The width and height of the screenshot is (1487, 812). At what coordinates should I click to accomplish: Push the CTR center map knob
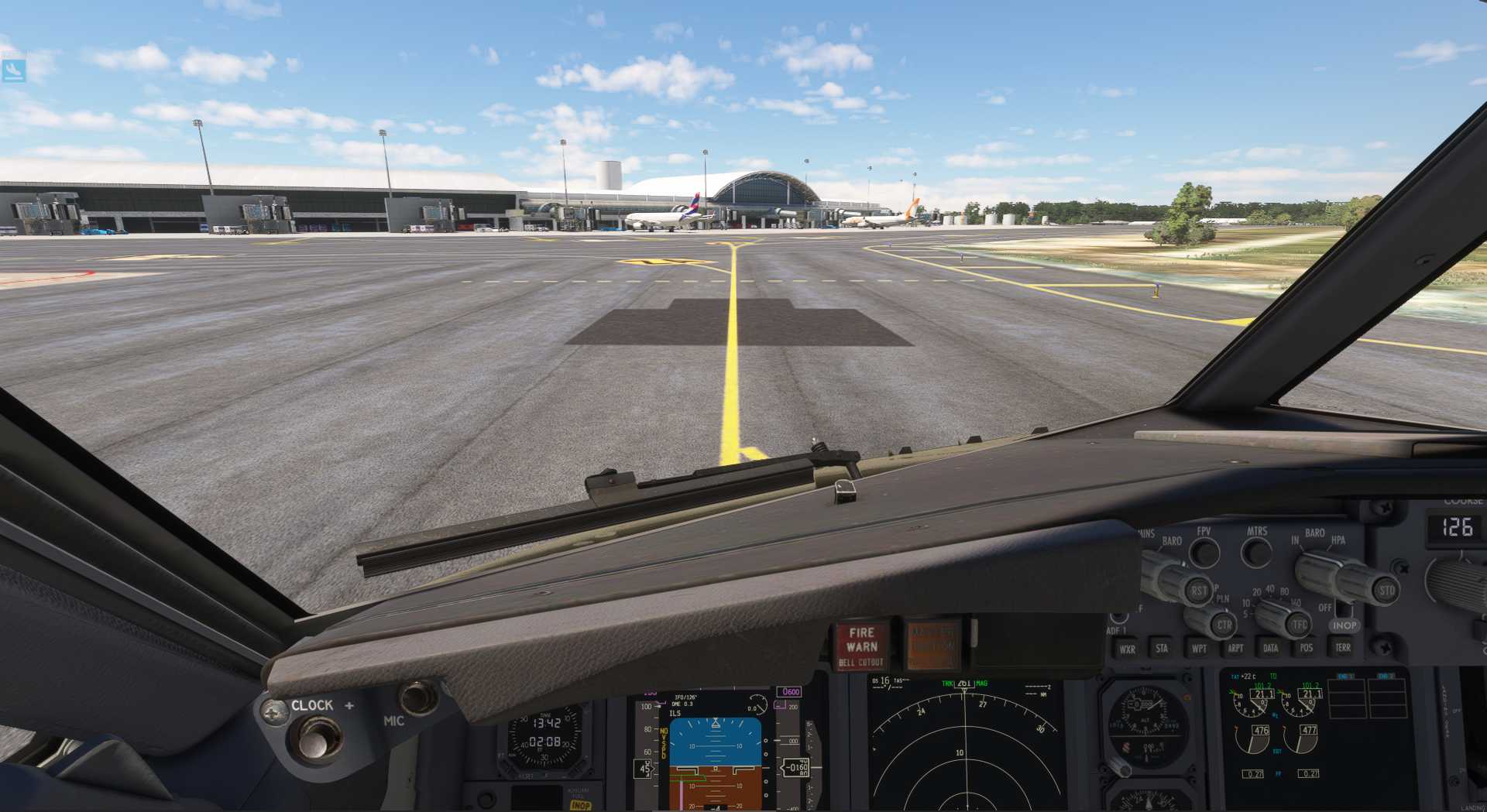point(1224,625)
